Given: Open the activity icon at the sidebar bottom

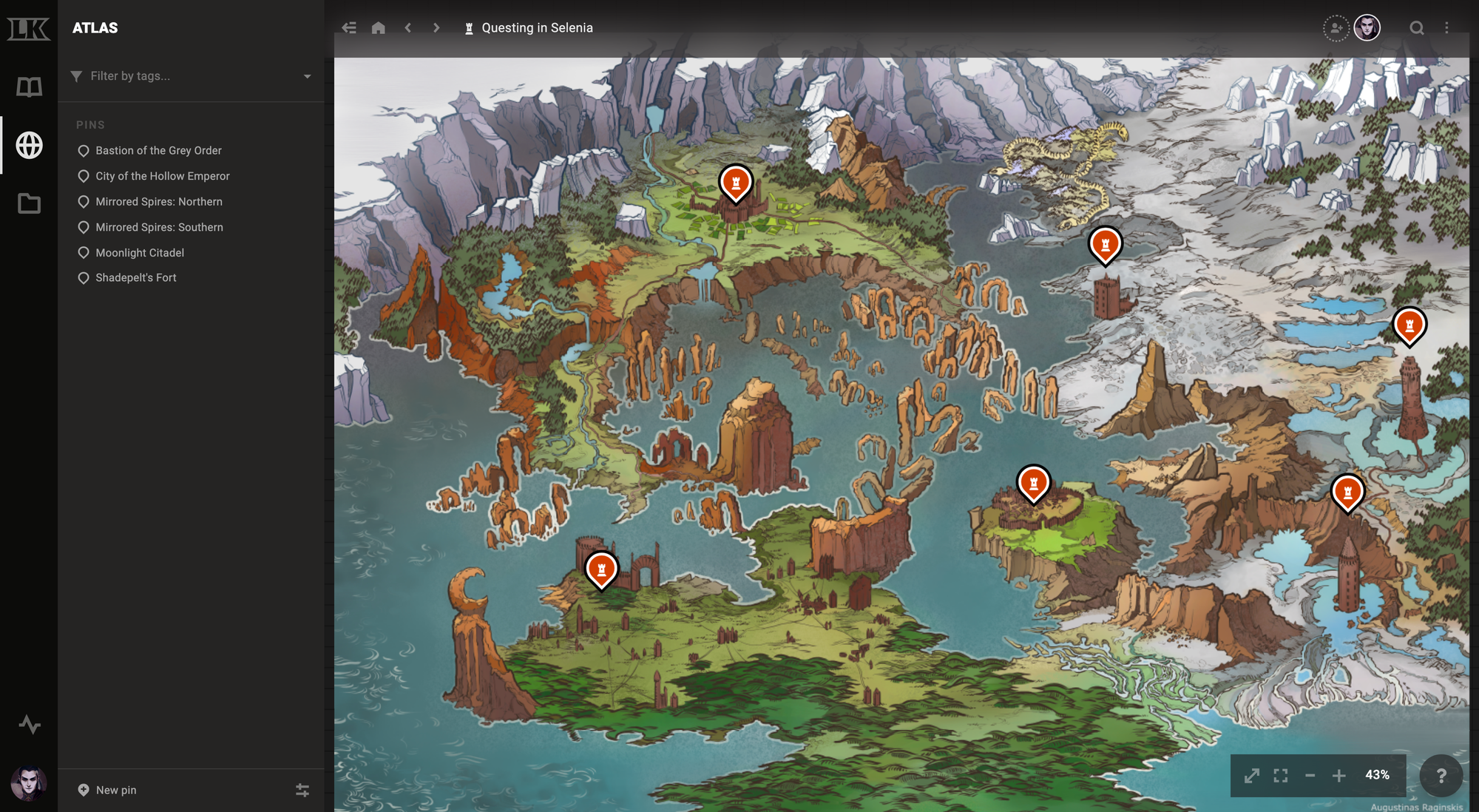Looking at the screenshot, I should [x=28, y=726].
